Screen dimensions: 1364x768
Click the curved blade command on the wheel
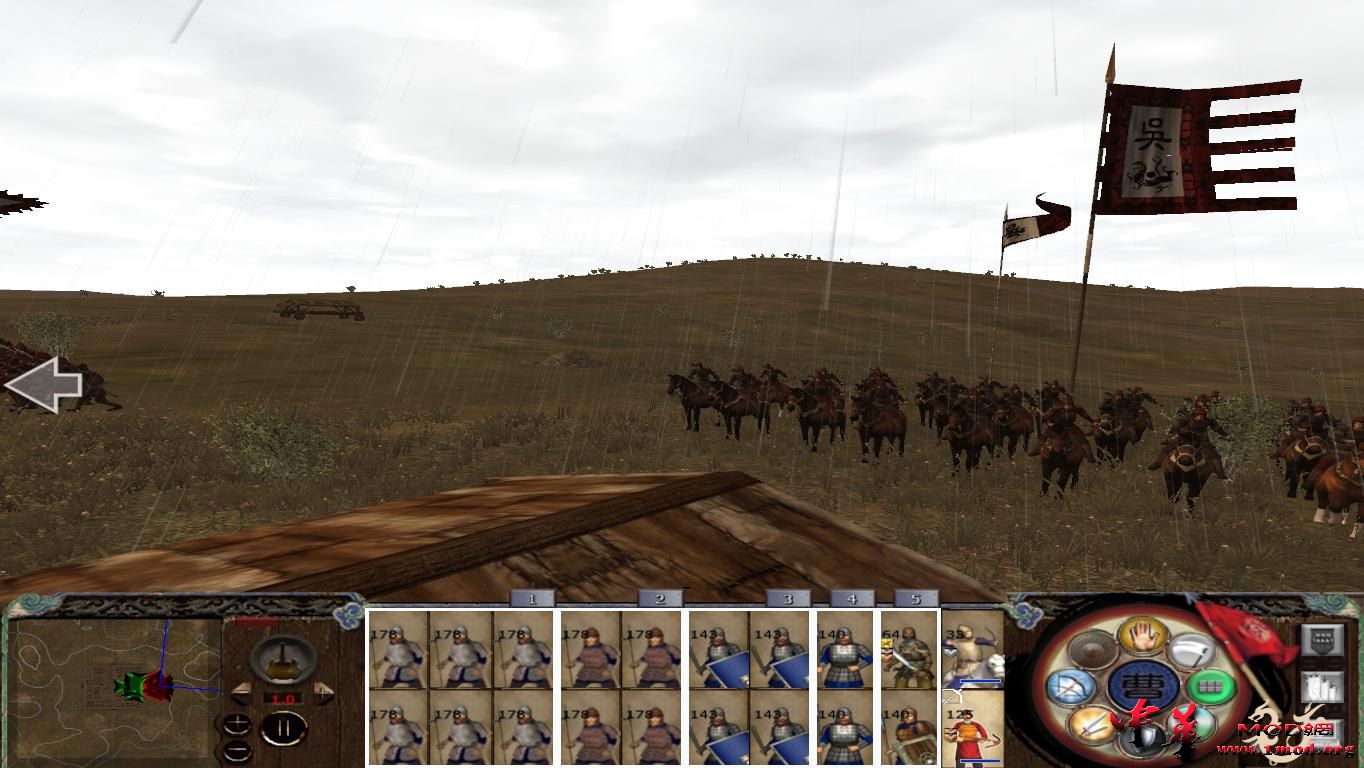[x=1189, y=650]
